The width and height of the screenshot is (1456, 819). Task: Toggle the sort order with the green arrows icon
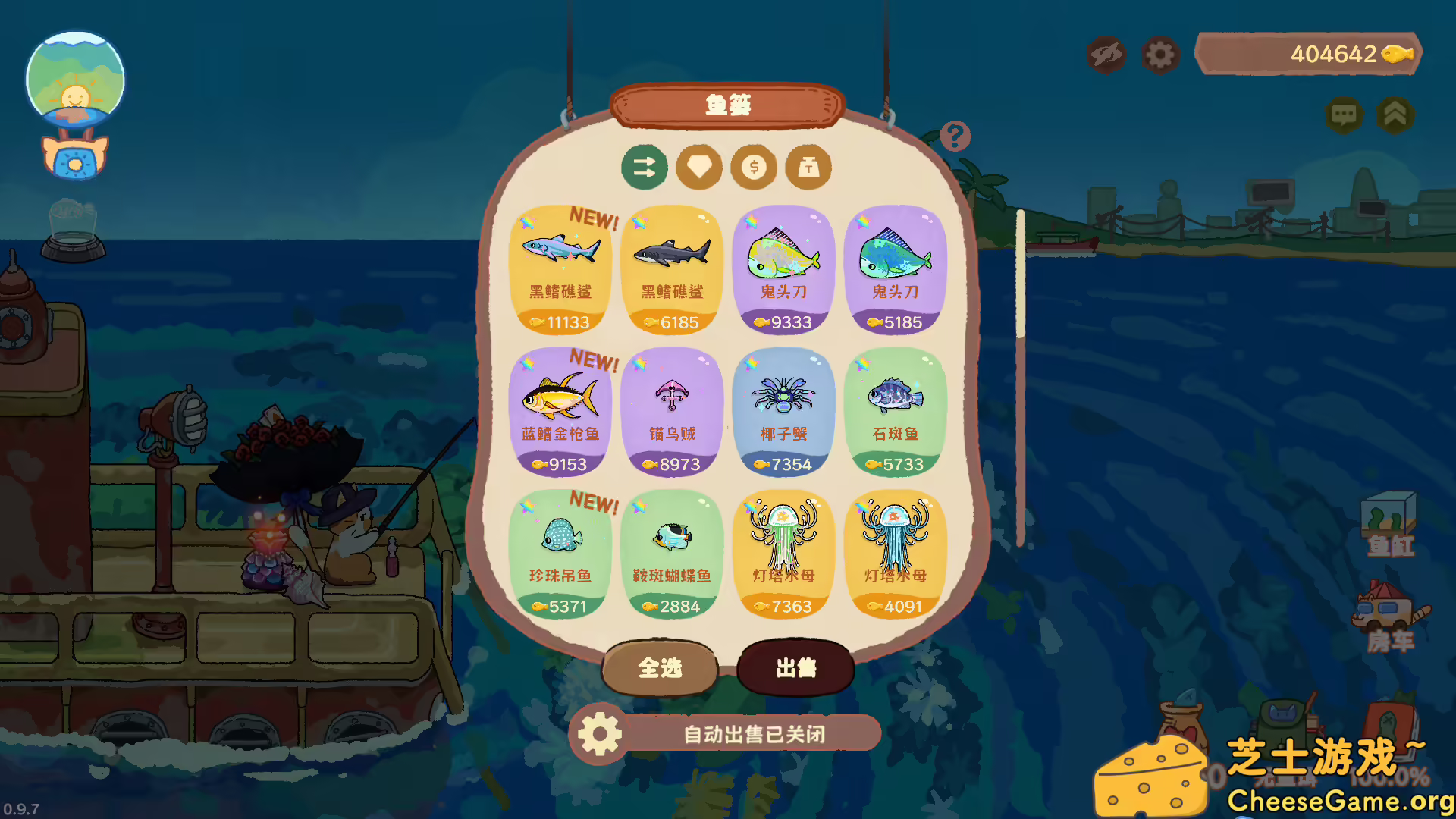[645, 168]
